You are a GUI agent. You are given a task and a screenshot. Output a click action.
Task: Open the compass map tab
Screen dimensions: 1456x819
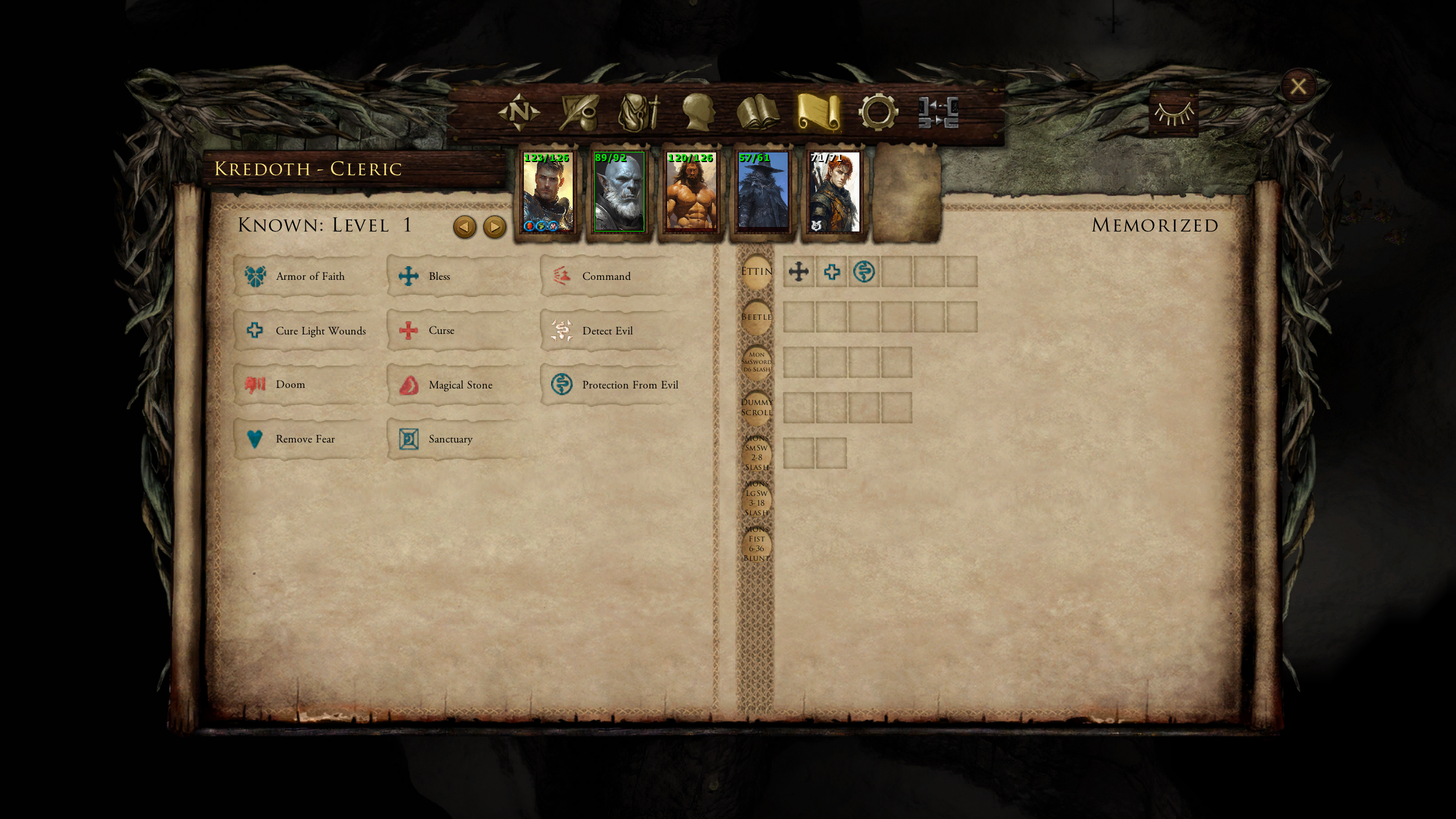(x=519, y=112)
